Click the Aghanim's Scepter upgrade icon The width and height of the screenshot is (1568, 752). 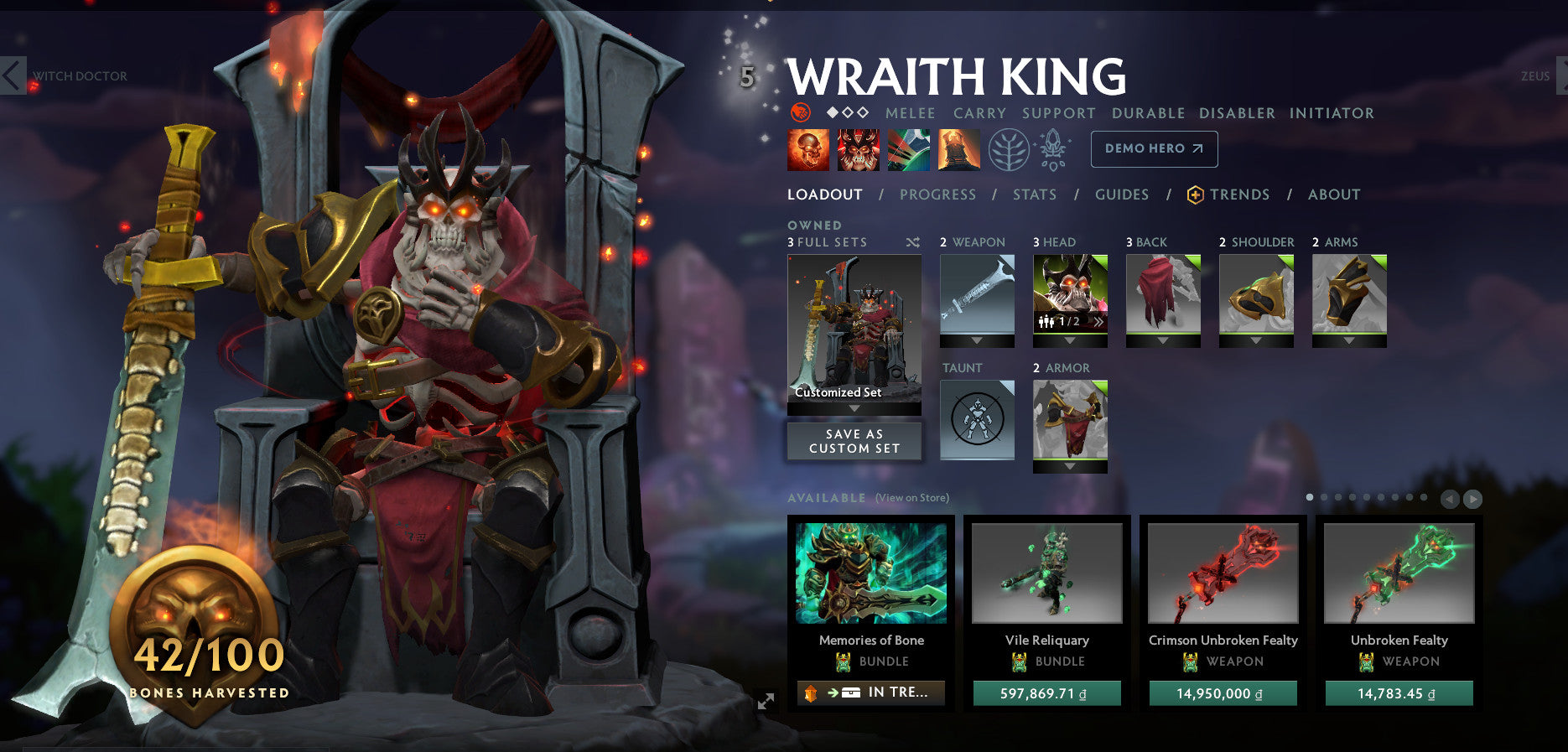pyautogui.click(x=1053, y=149)
